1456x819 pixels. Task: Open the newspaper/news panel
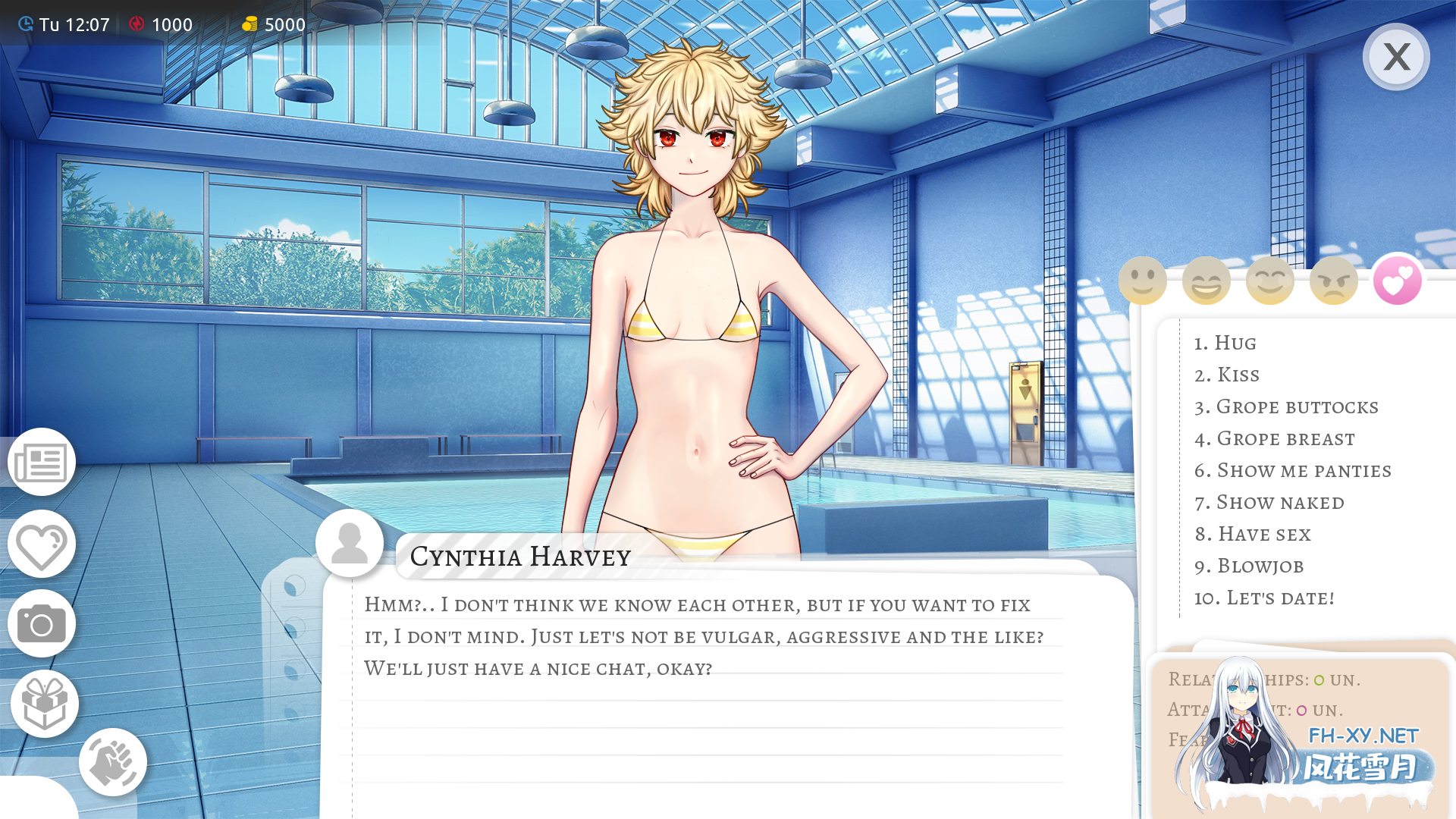(x=41, y=463)
